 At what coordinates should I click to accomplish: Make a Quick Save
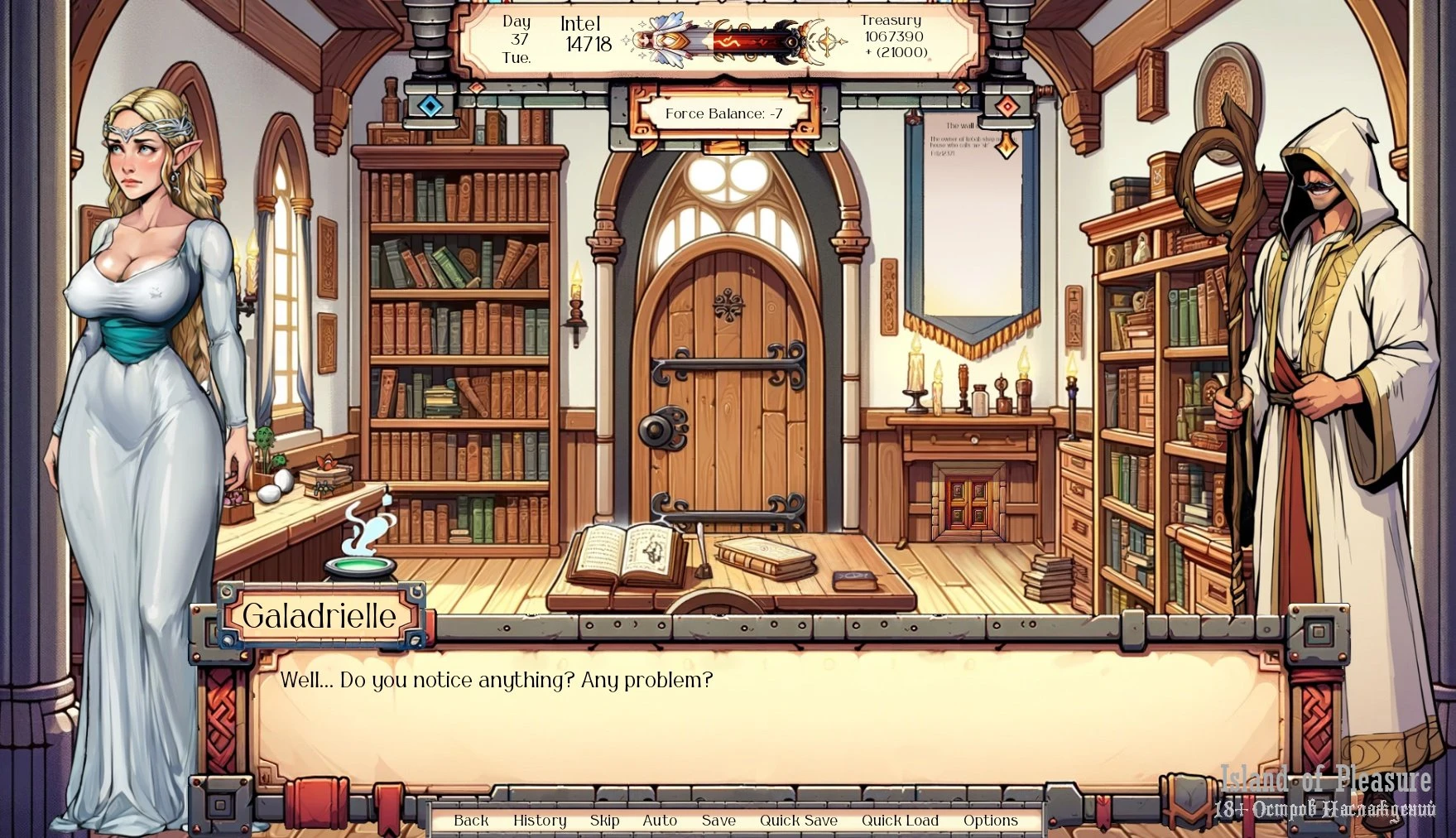(x=799, y=820)
